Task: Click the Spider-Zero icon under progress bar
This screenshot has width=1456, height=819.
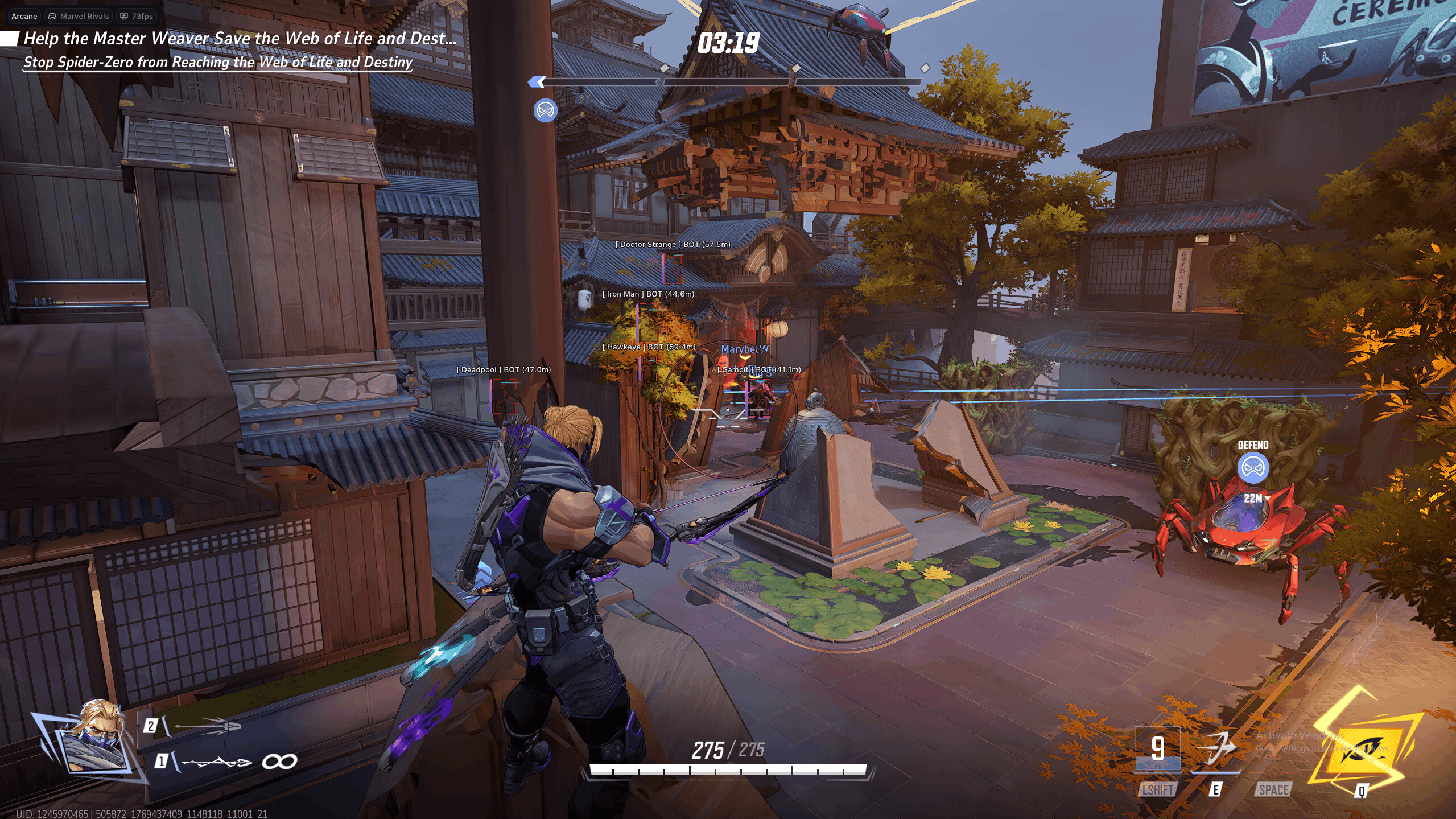Action: point(545,110)
